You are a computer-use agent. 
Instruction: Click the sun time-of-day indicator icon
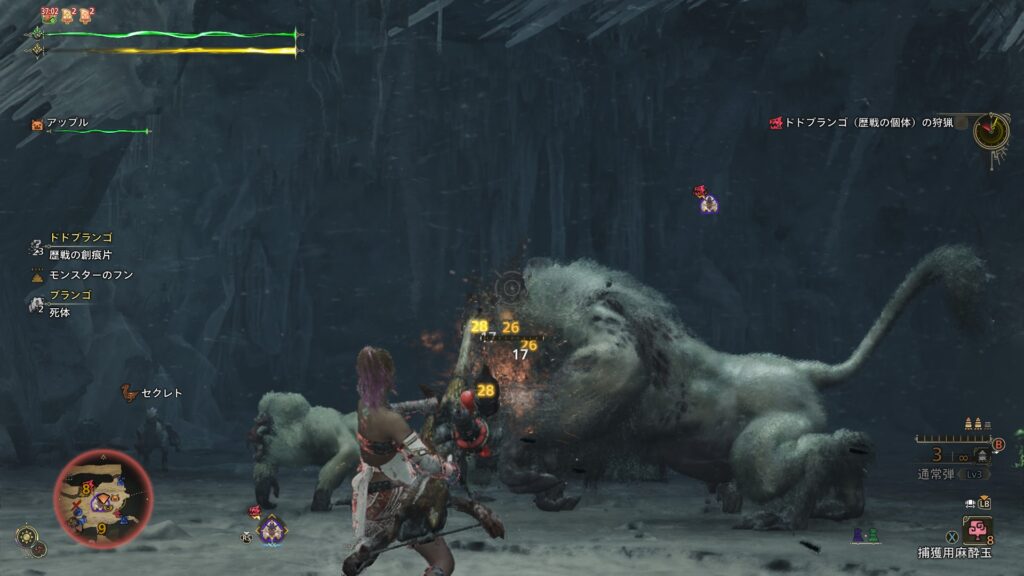(x=25, y=535)
